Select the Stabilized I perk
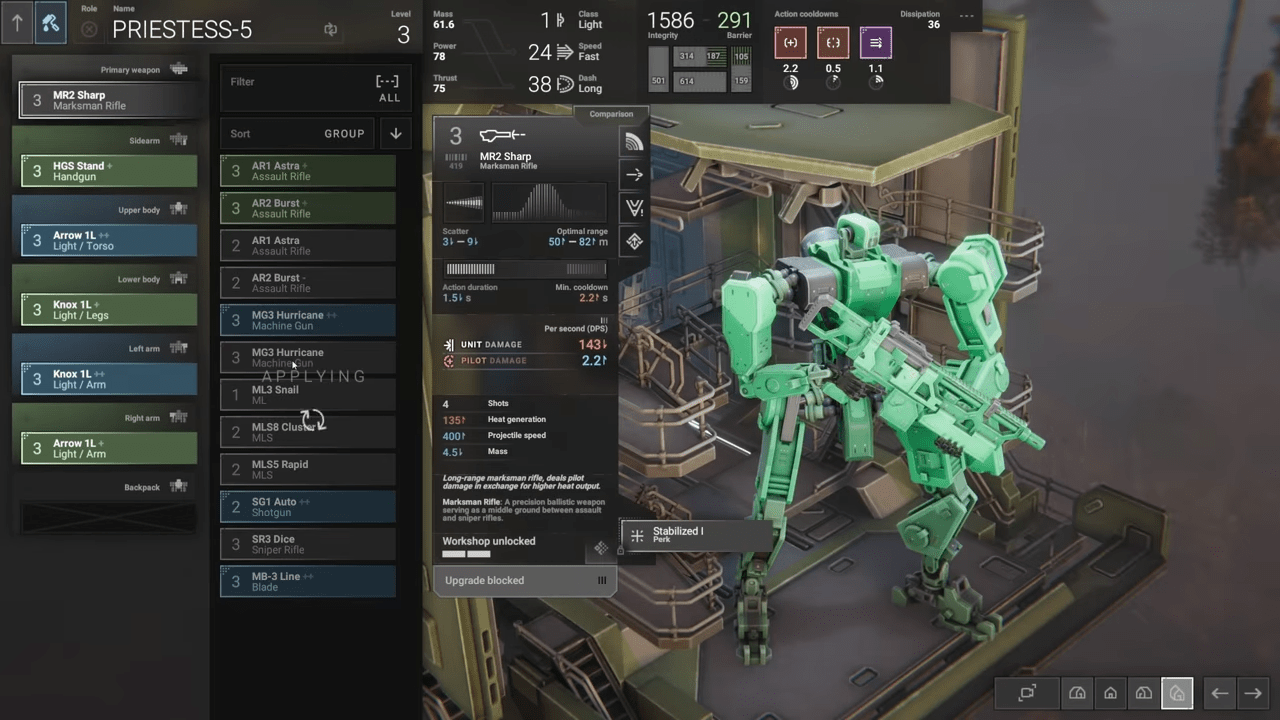 tap(695, 535)
